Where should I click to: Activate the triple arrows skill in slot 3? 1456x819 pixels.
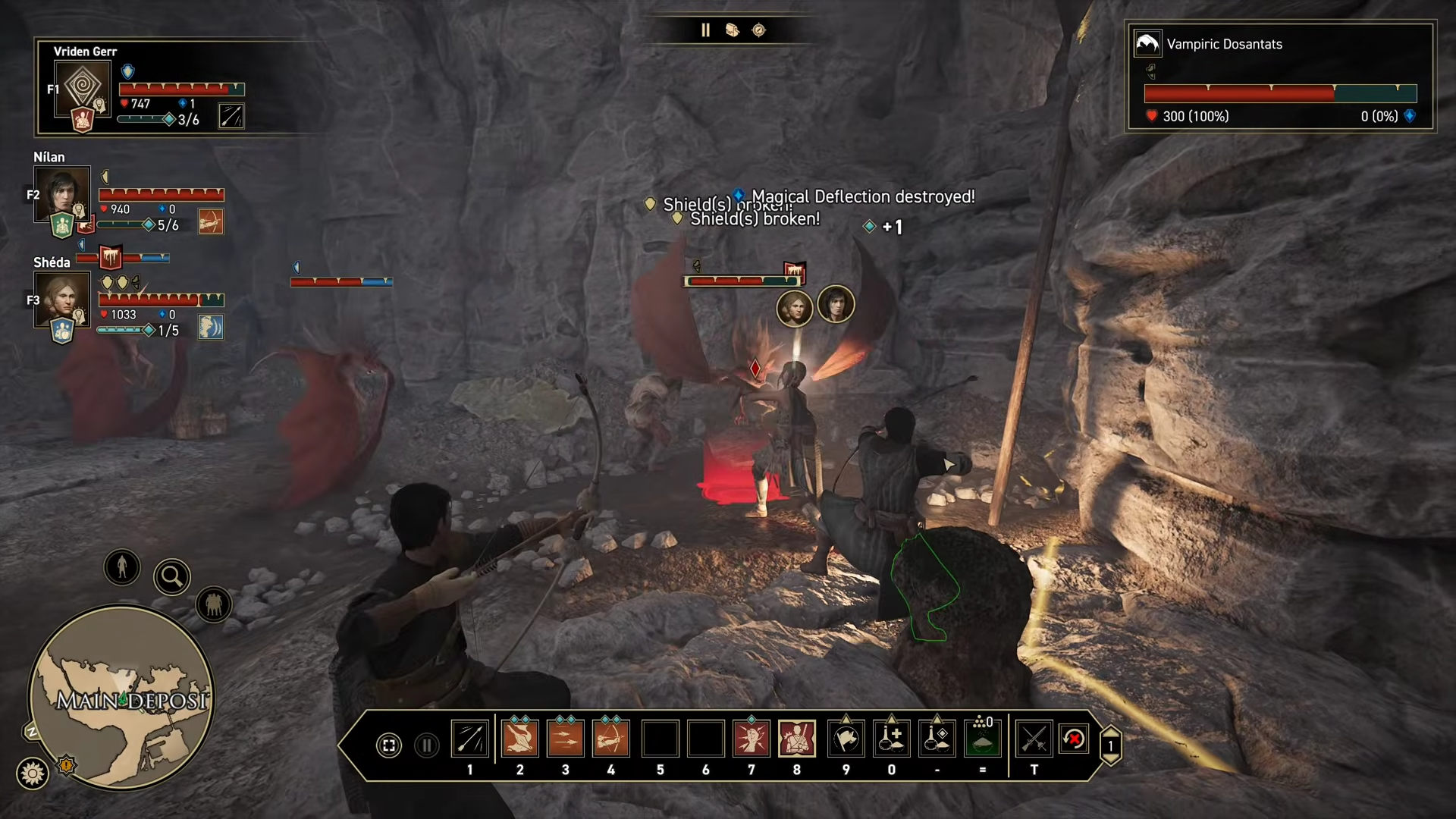[565, 739]
